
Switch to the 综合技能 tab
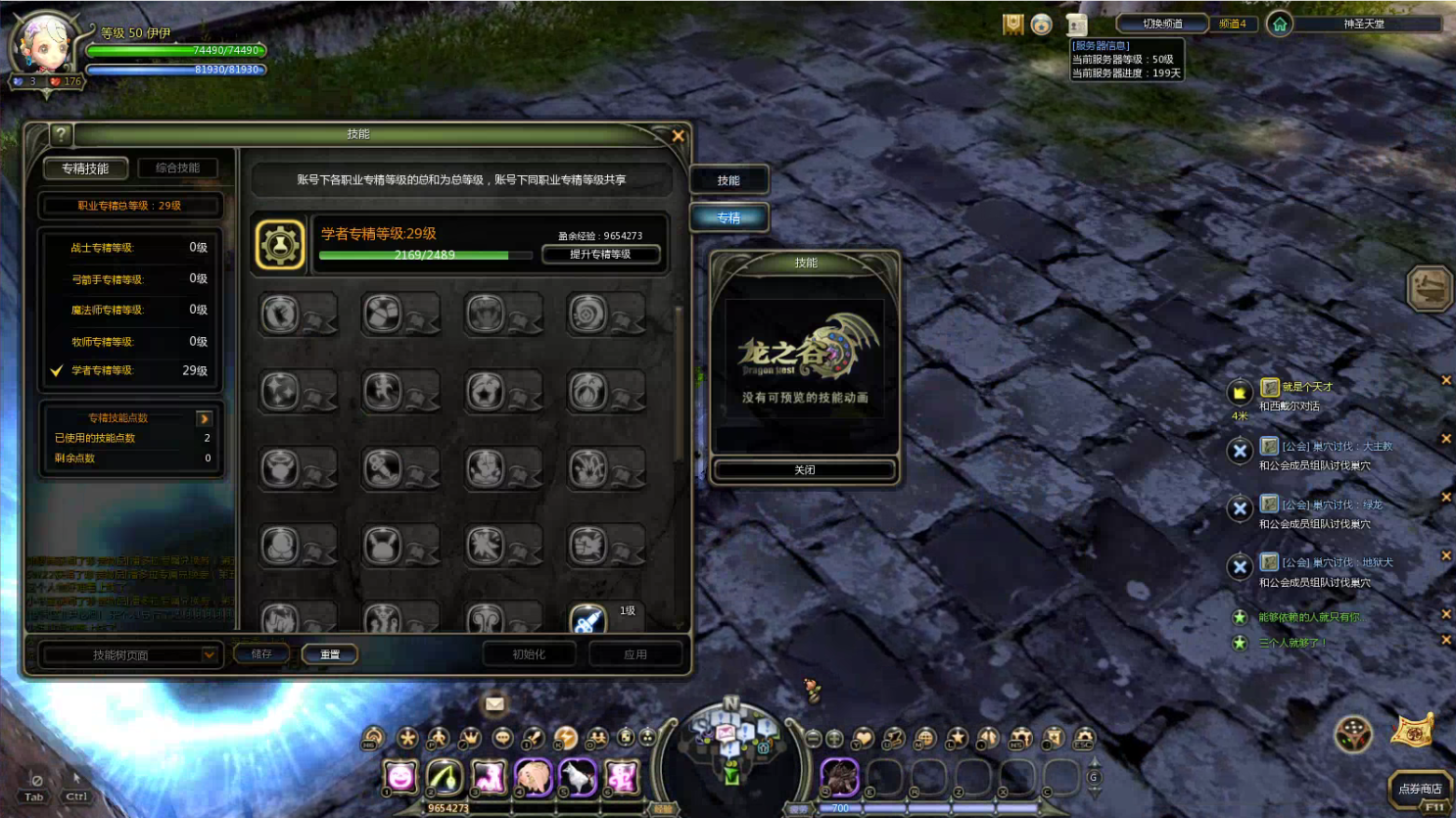coord(177,168)
